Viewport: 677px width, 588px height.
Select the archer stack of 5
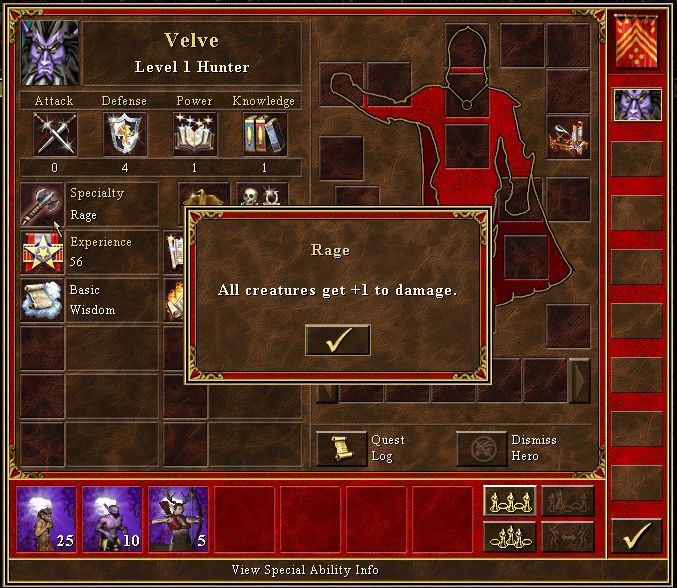(x=179, y=519)
